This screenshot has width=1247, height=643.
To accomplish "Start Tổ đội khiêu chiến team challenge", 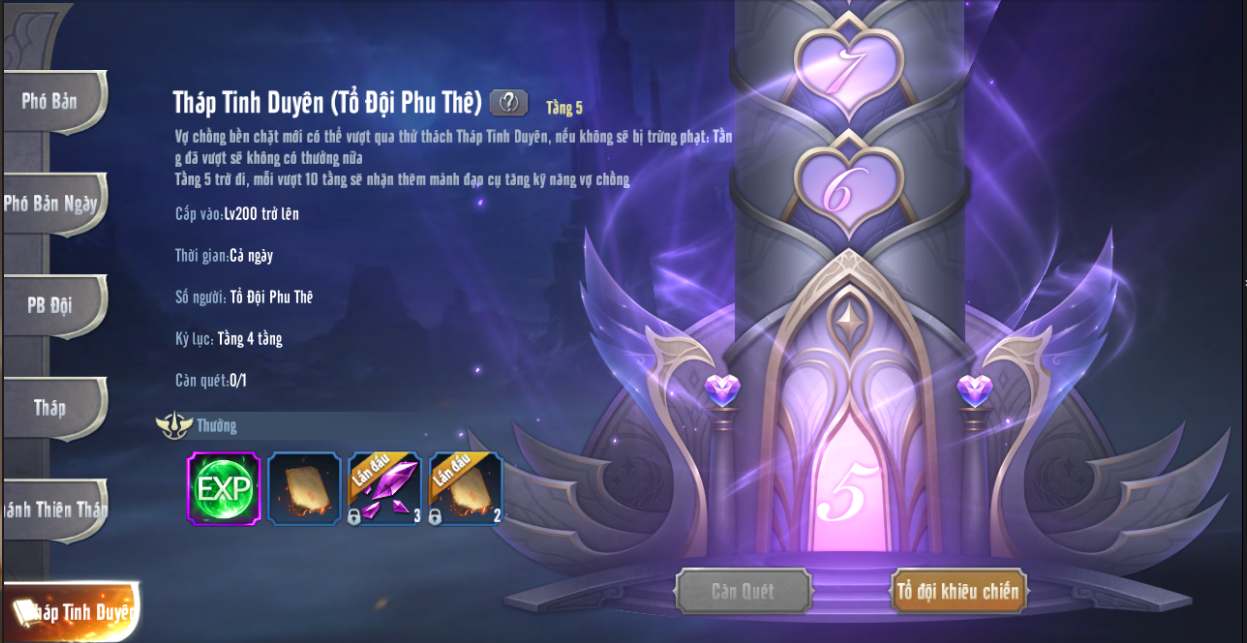I will [x=958, y=591].
